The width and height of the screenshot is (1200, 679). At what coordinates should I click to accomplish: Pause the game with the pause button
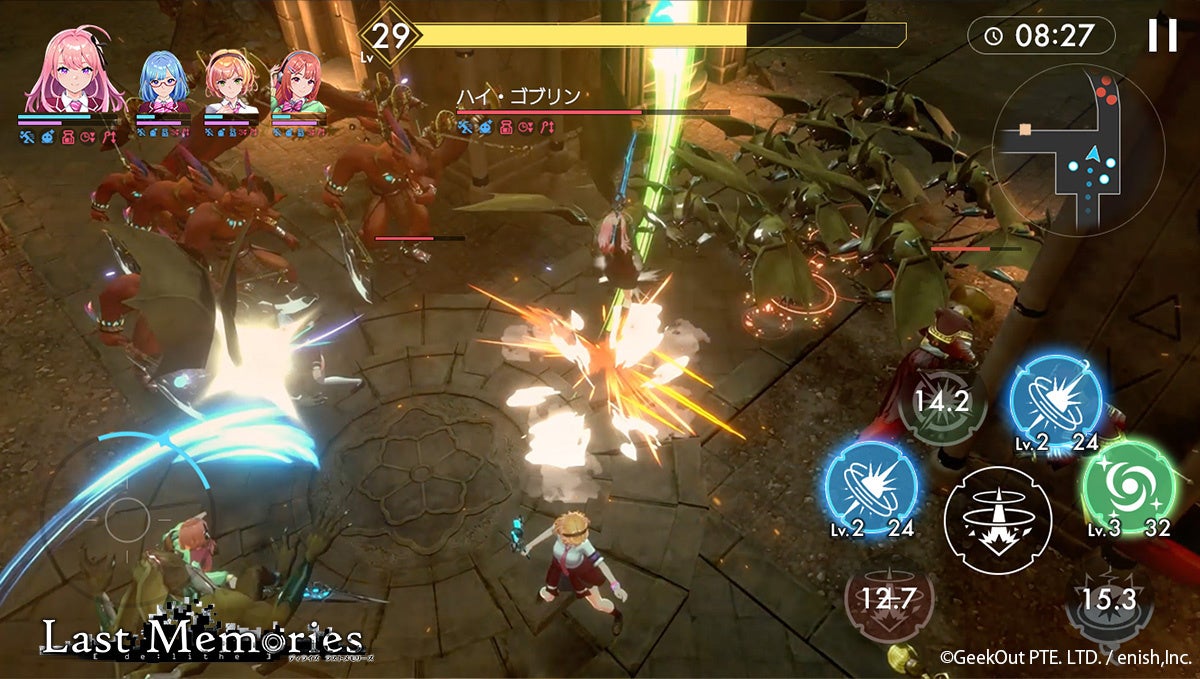pyautogui.click(x=1162, y=36)
